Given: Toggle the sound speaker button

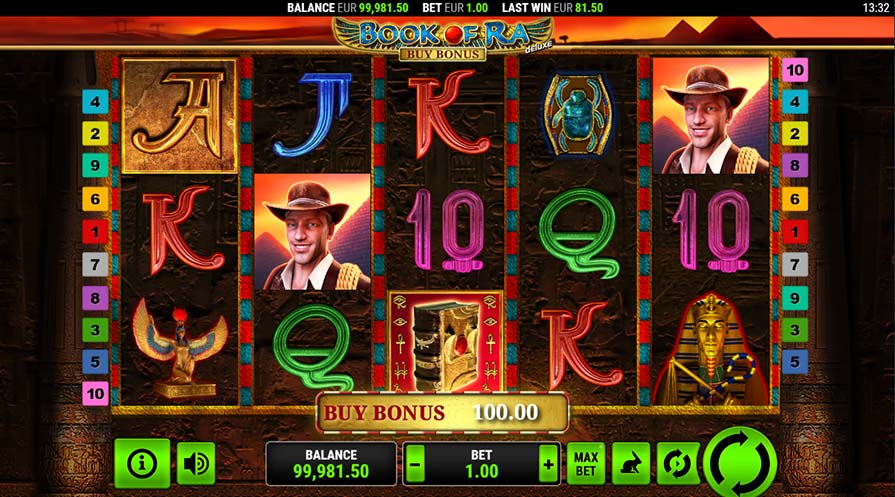Looking at the screenshot, I should click(x=196, y=463).
